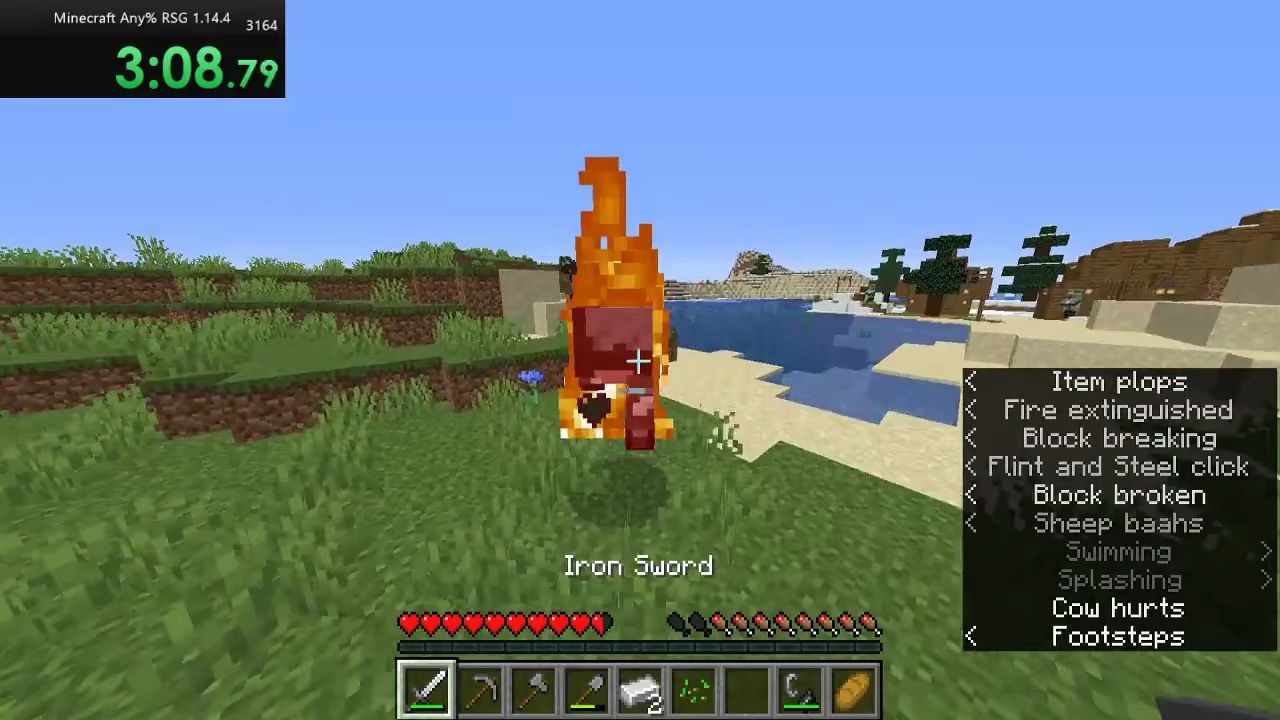Toggle the Sheep baahs caption
1280x720 pixels.
point(1117,523)
